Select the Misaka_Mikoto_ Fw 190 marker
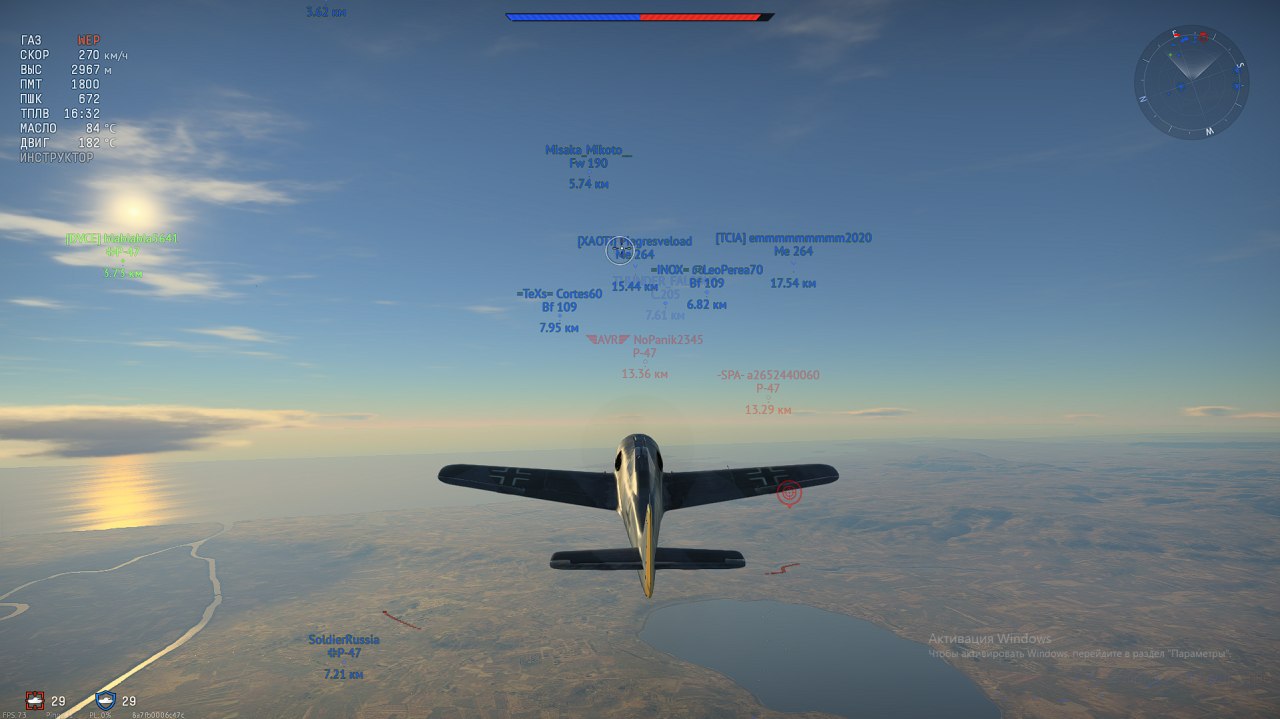The image size is (1280, 719). coord(588,164)
